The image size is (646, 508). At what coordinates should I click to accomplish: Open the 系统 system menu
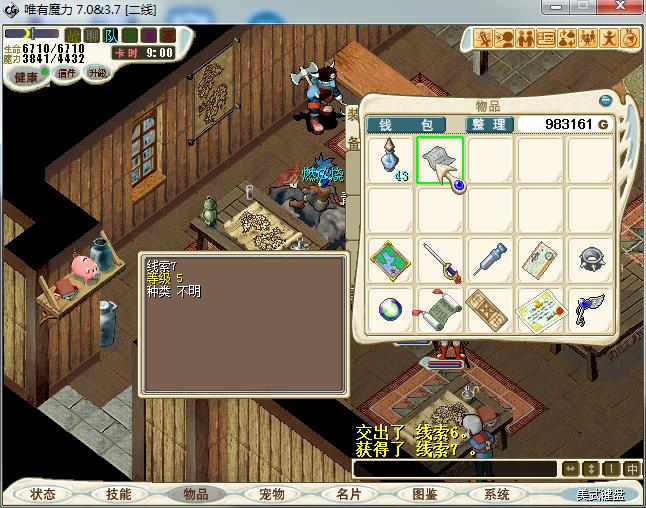[x=497, y=494]
